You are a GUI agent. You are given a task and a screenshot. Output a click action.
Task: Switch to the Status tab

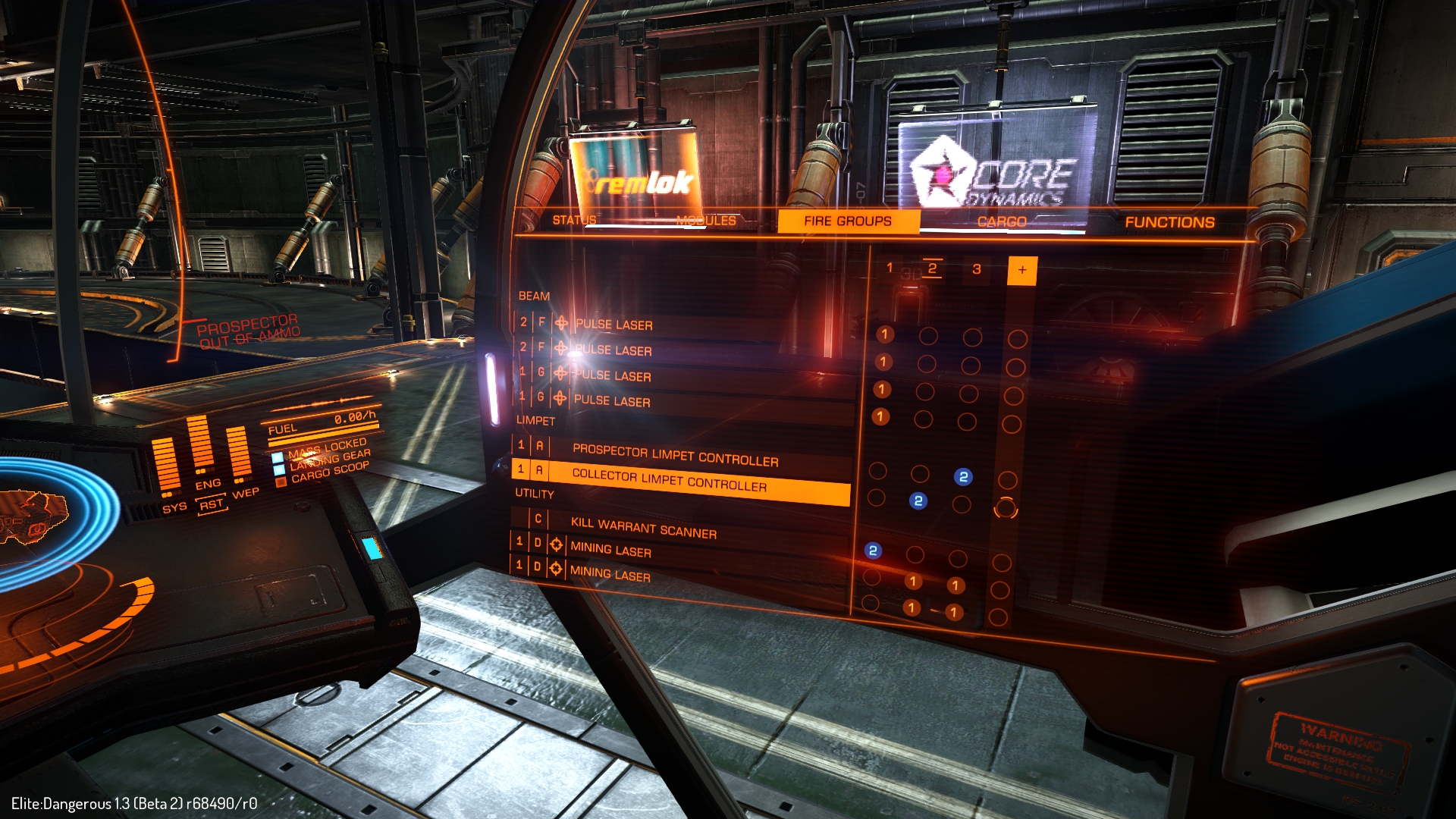pos(574,220)
